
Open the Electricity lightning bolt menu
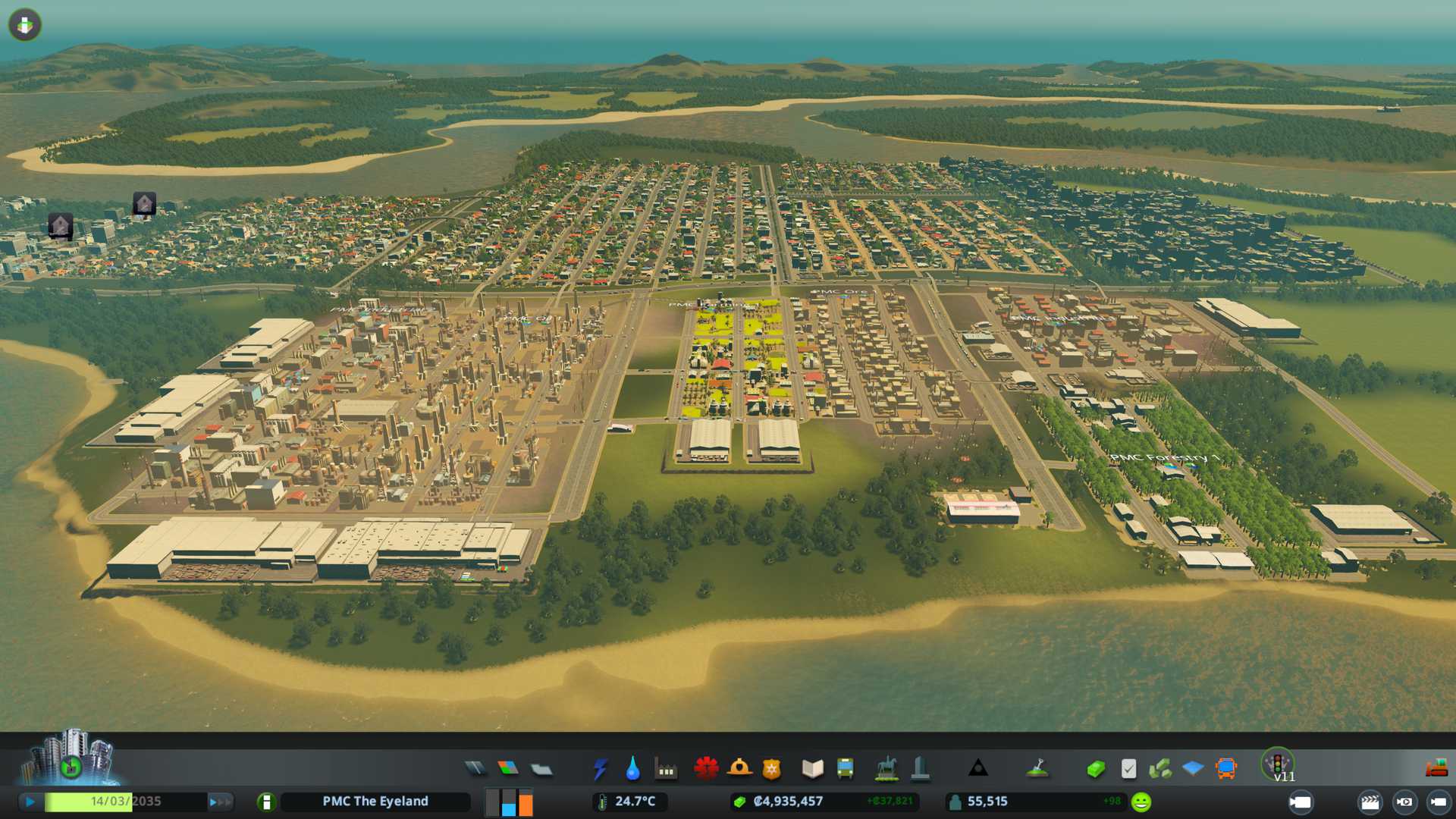(600, 769)
